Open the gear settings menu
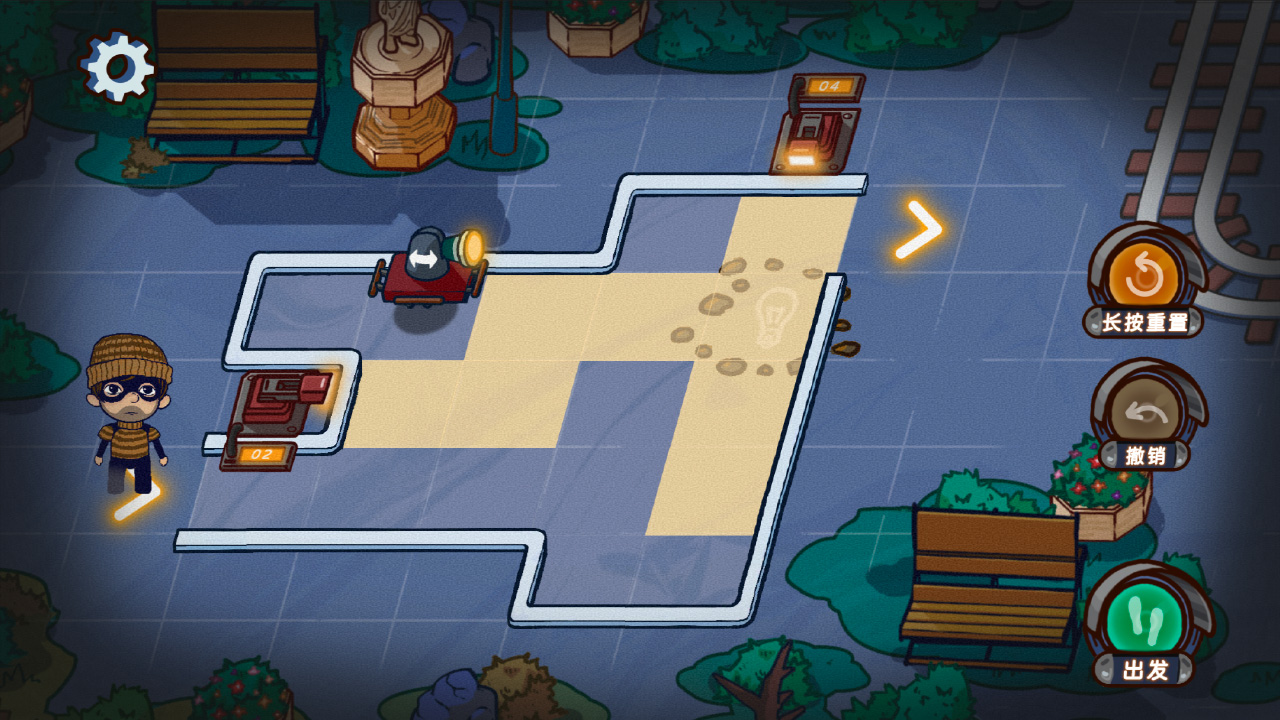 point(118,67)
